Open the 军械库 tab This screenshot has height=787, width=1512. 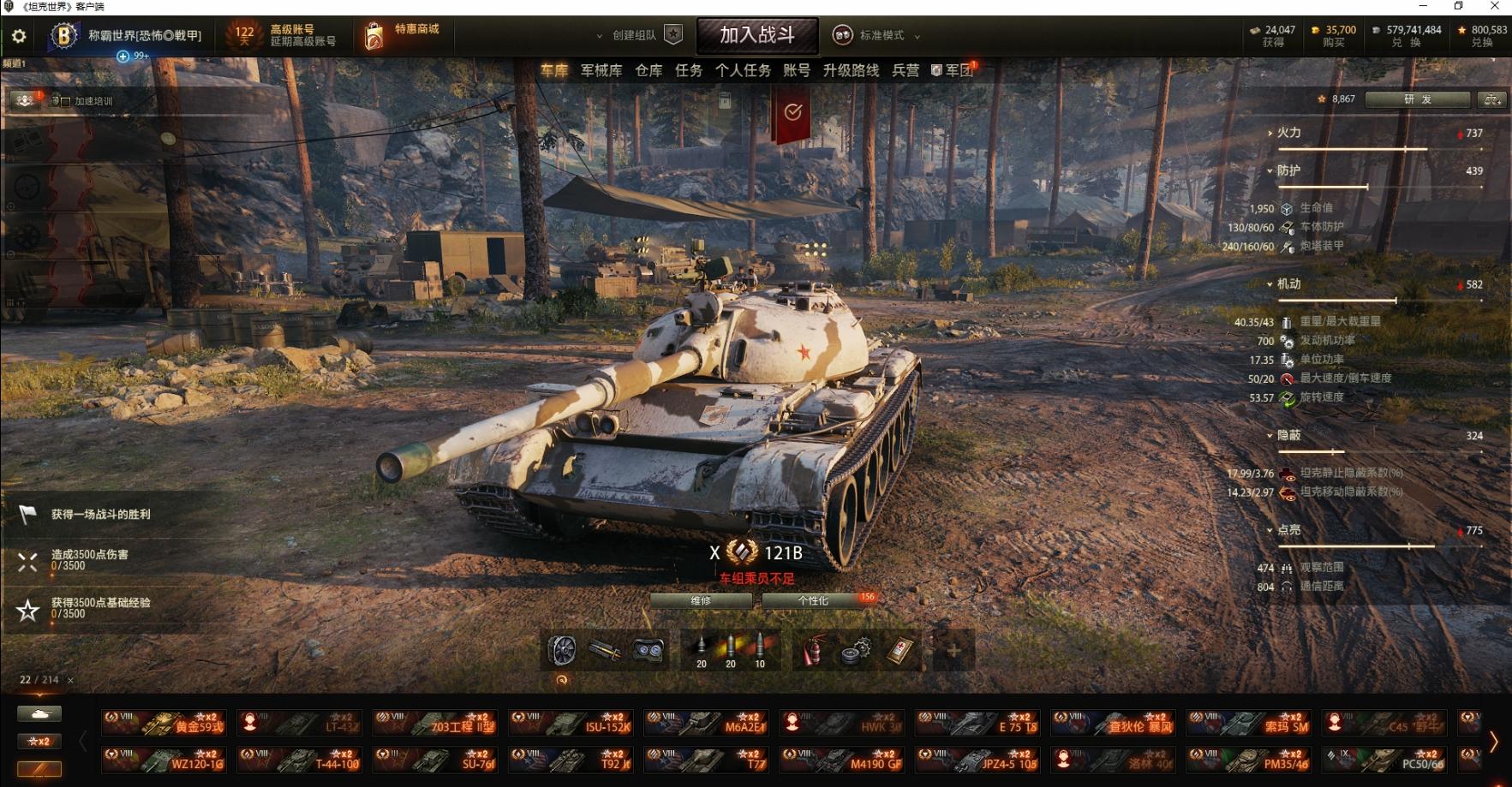pyautogui.click(x=601, y=70)
